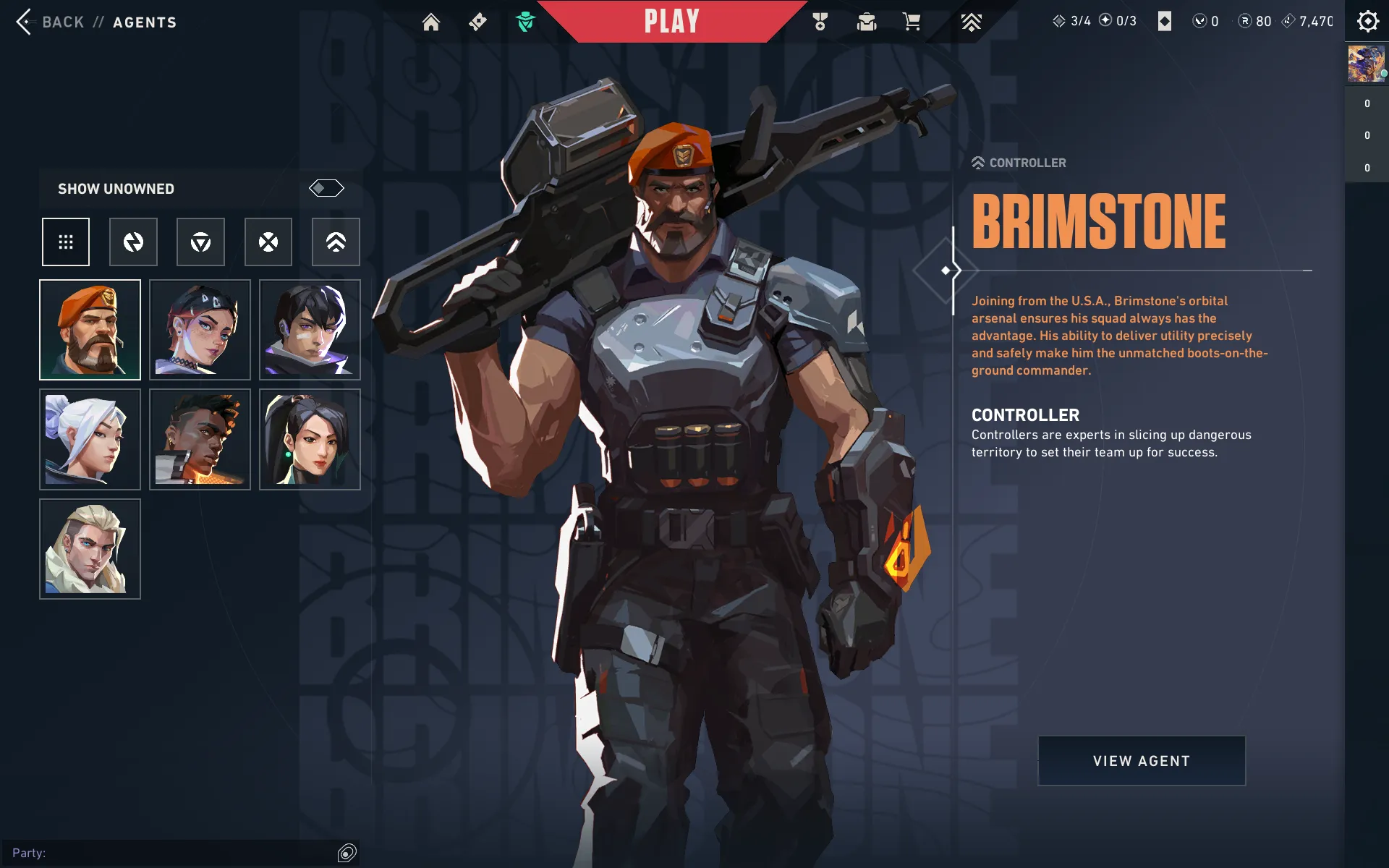Open the store shopping cart icon
The image size is (1389, 868).
click(912, 22)
